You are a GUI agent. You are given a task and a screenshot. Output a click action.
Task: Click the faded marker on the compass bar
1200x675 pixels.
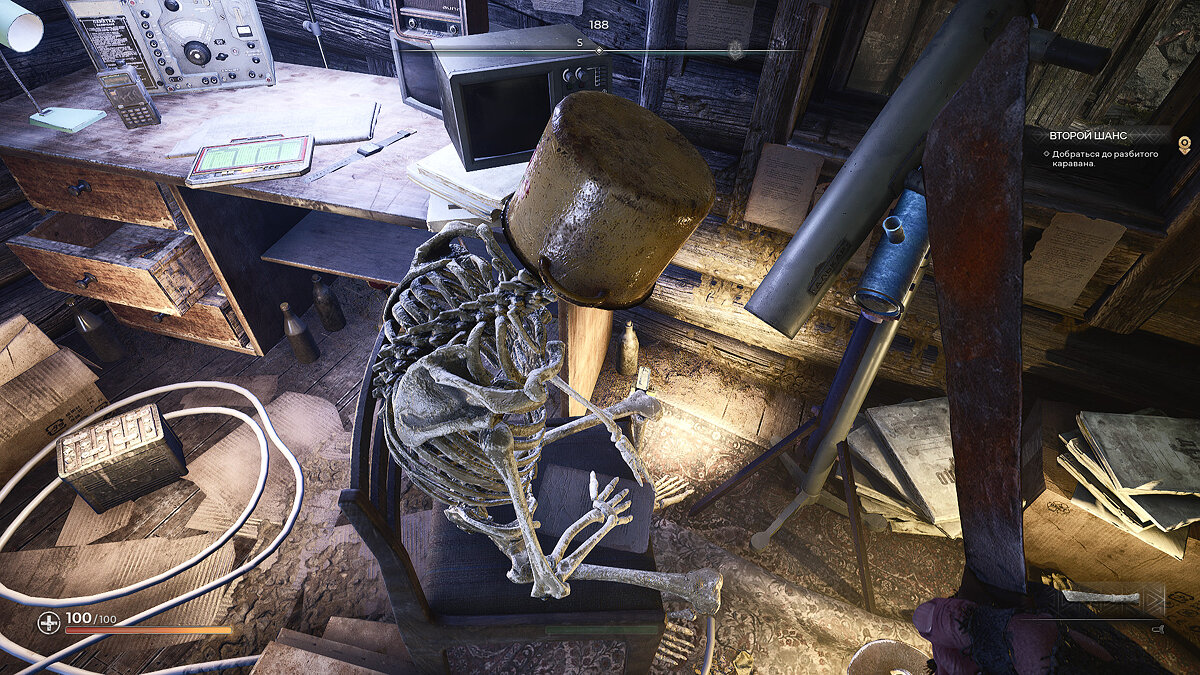click(736, 50)
